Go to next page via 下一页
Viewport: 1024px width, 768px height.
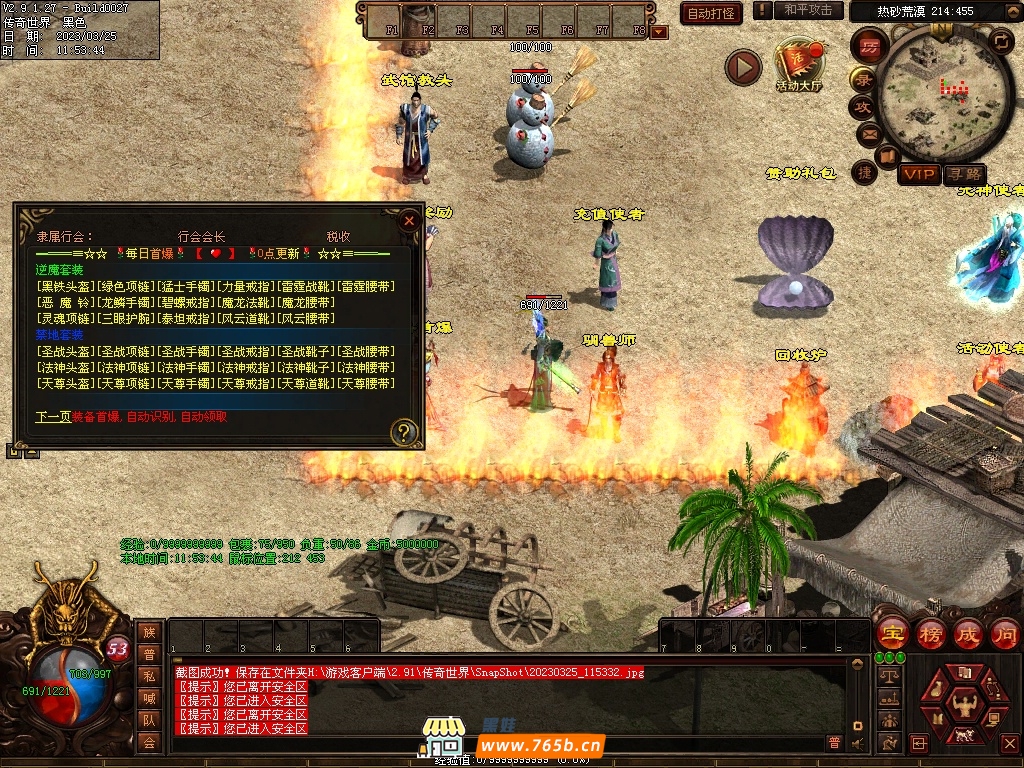point(53,417)
